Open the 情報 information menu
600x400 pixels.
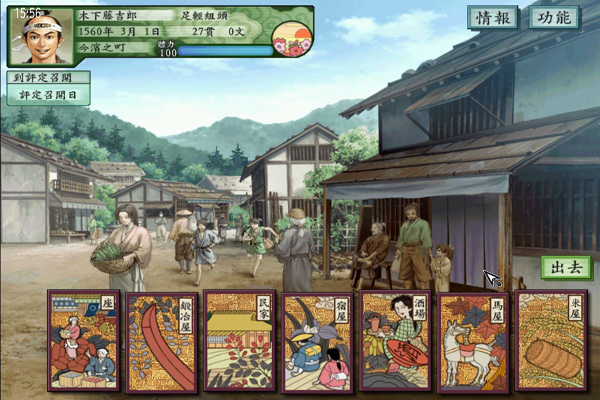(493, 18)
